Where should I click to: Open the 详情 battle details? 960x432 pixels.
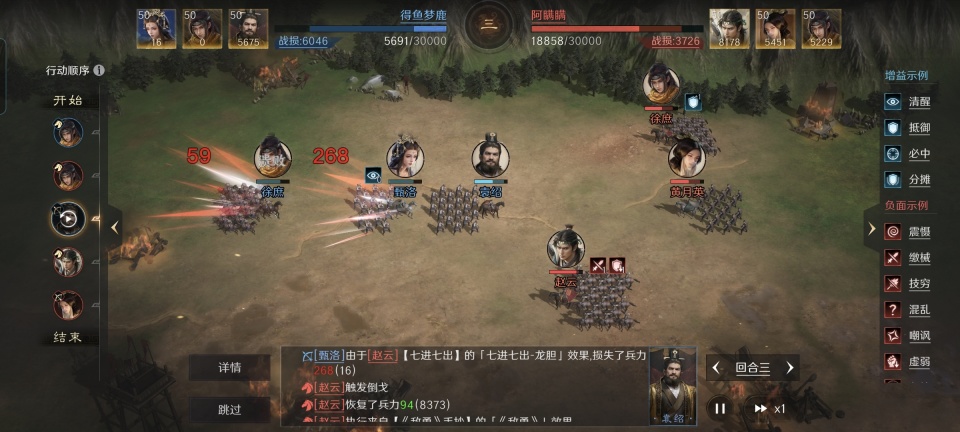coord(230,368)
